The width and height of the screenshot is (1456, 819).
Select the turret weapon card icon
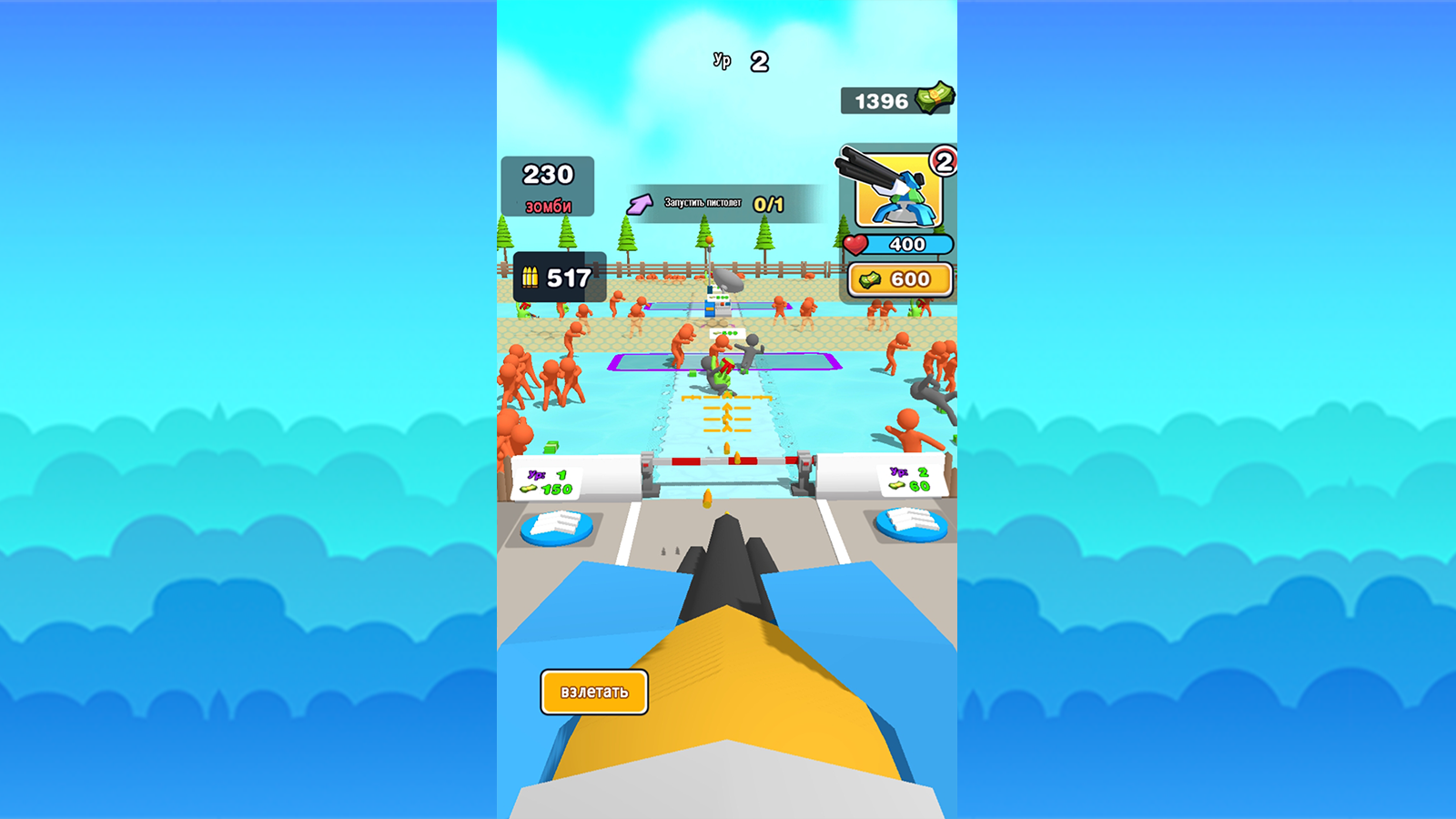[x=899, y=191]
